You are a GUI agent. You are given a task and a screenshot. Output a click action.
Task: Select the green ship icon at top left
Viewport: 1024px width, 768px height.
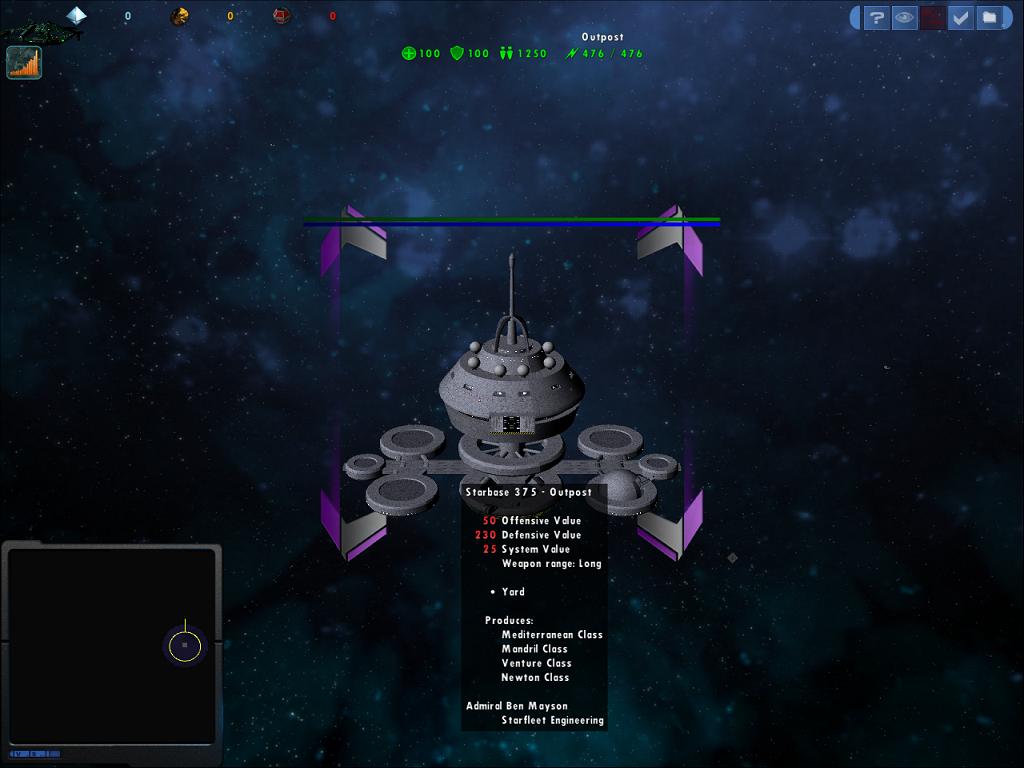(40, 31)
